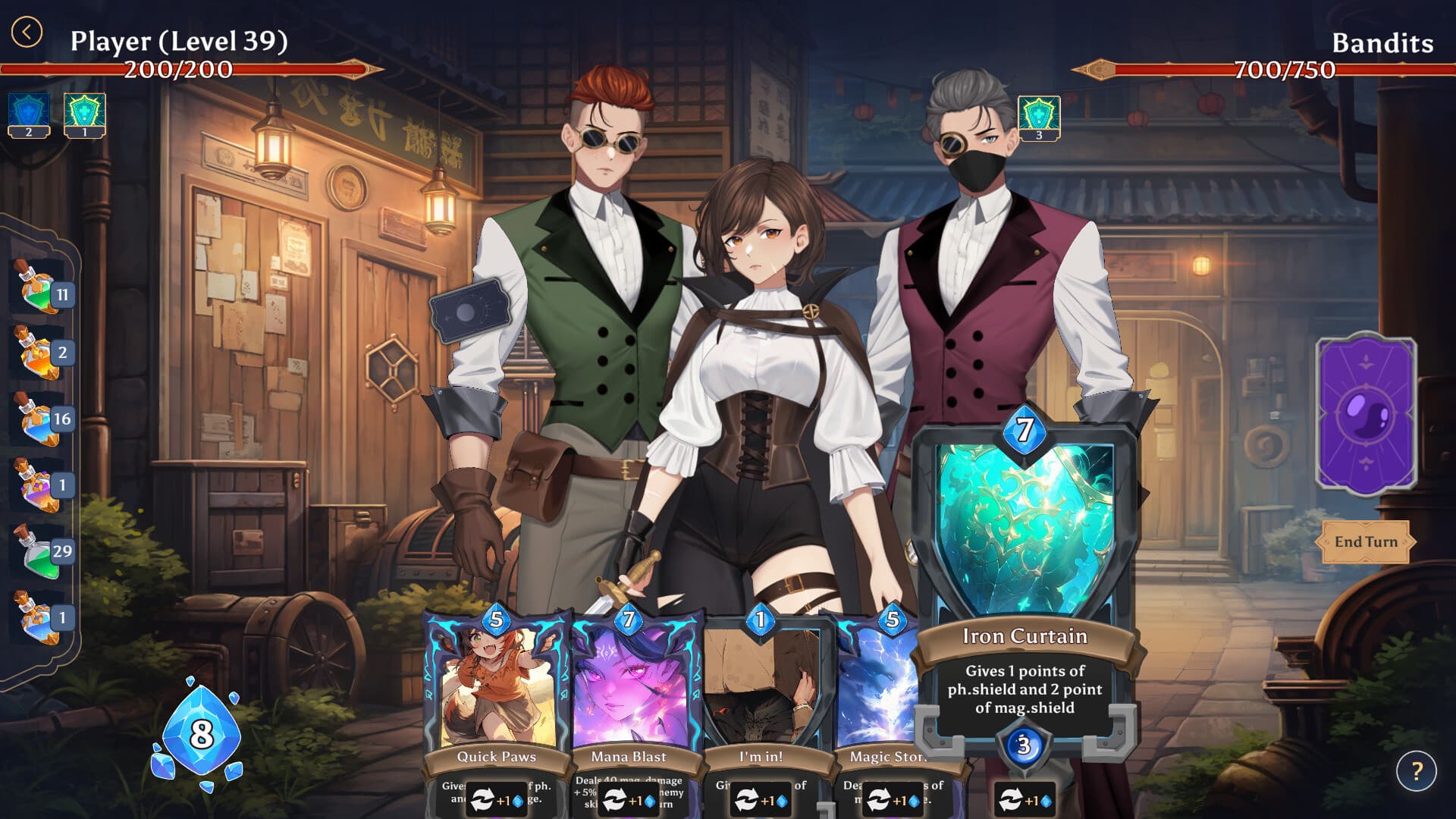This screenshot has height=819, width=1456.
Task: End the current turn
Action: tap(1365, 541)
